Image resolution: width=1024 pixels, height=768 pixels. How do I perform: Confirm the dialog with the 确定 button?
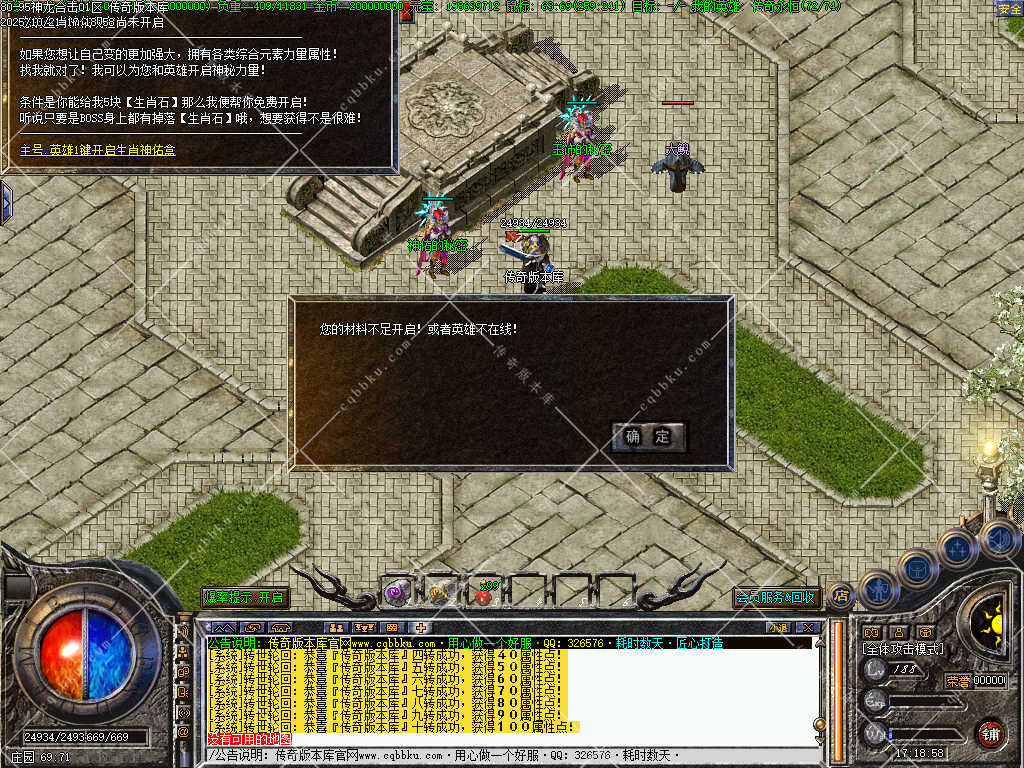point(649,437)
